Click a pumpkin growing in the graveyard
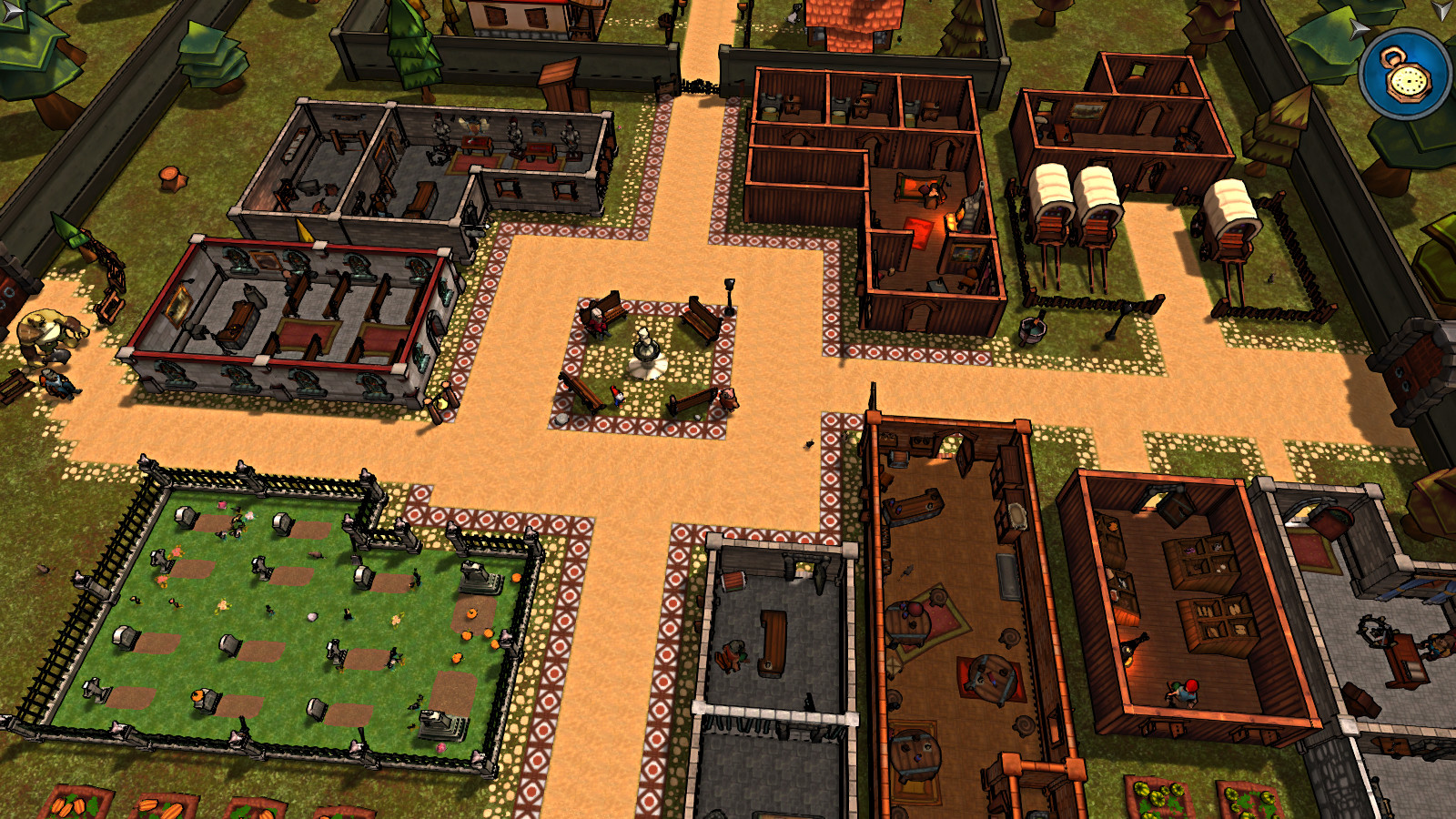Screen dimensions: 1456x819 click(470, 612)
